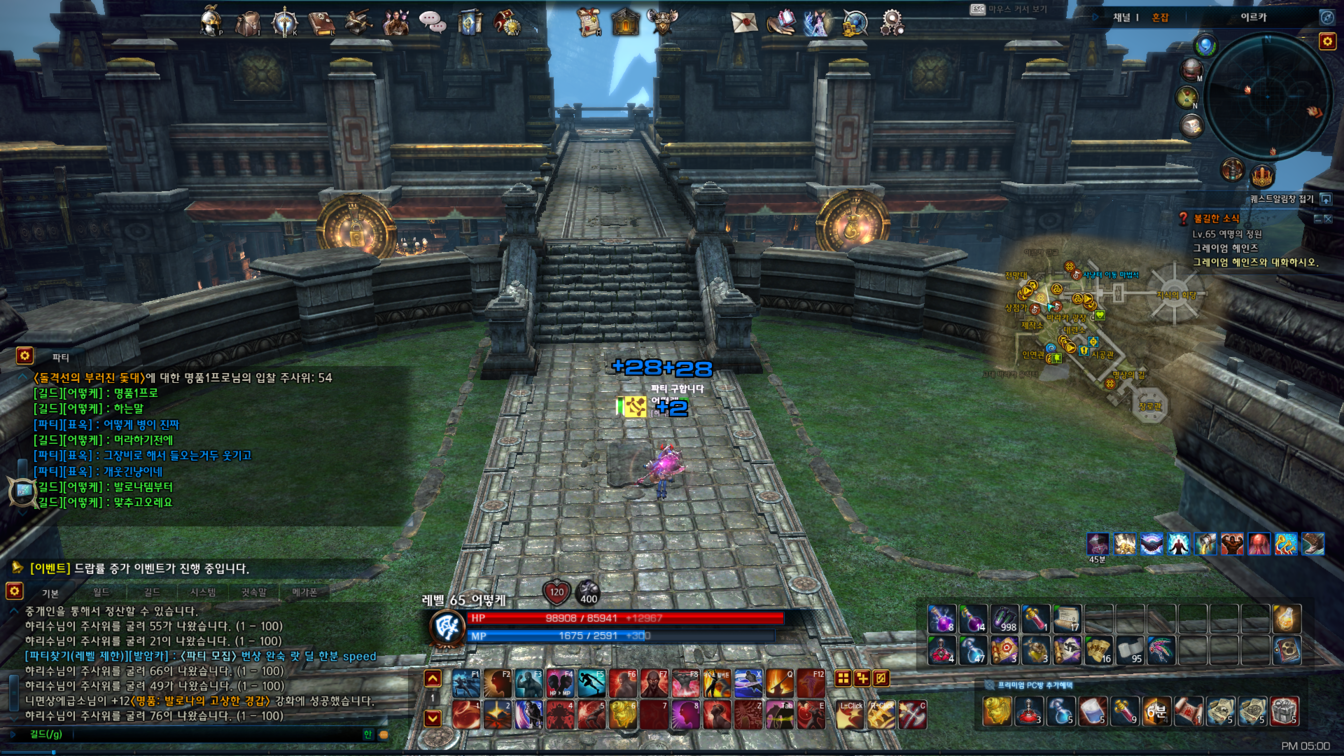Collapse the quest tracker panel (퀘스트알림창 접기)
Viewport: 1344px width, 756px height.
(x=1326, y=199)
